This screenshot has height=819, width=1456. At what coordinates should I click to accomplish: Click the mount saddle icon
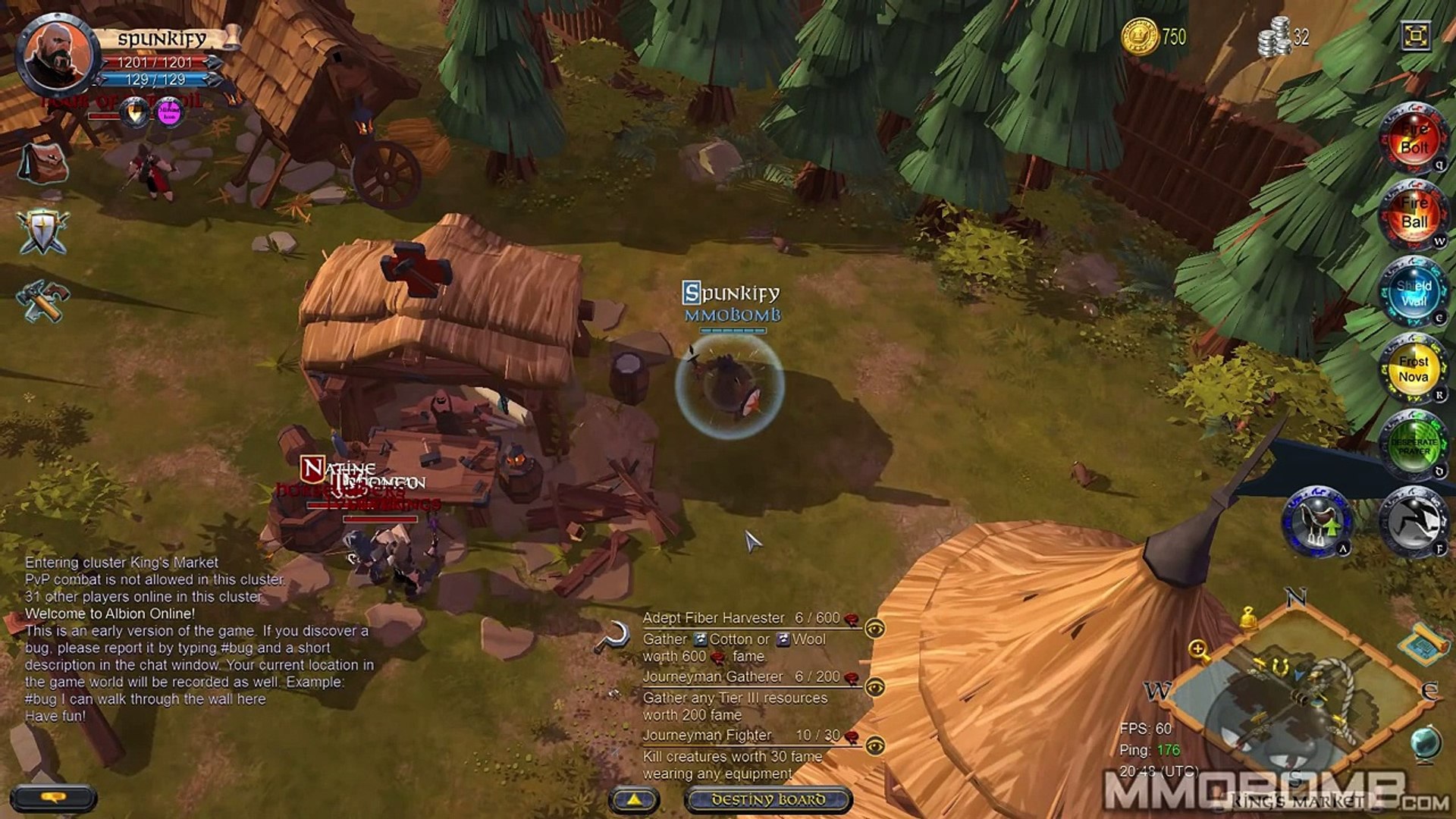1317,522
